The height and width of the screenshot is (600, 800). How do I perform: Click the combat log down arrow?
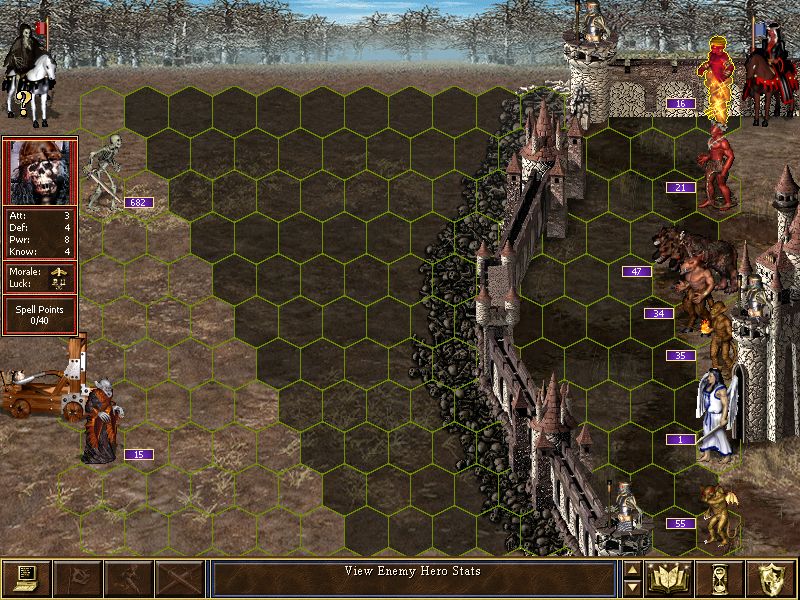tap(632, 586)
